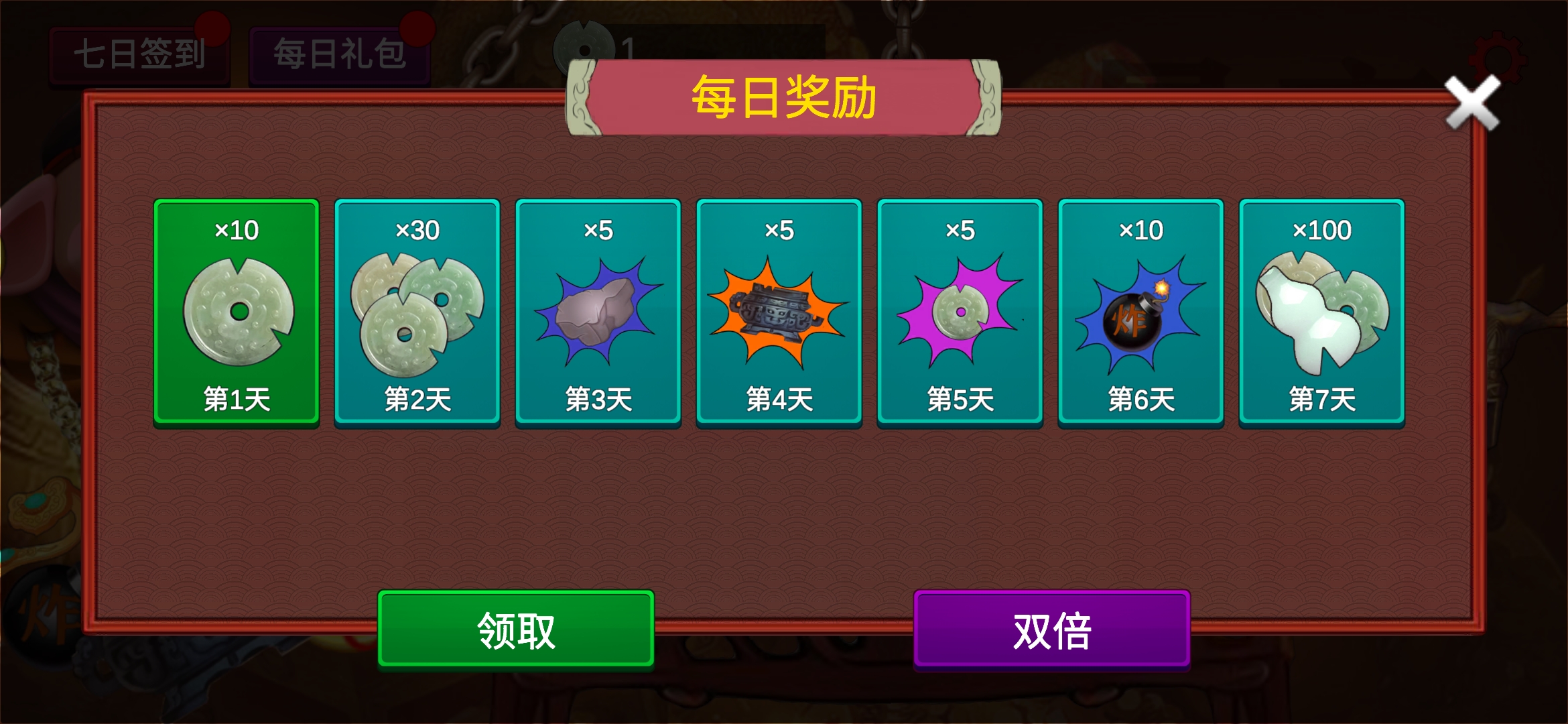This screenshot has width=1568, height=724.
Task: Click the currency count showing 1
Action: 625,47
